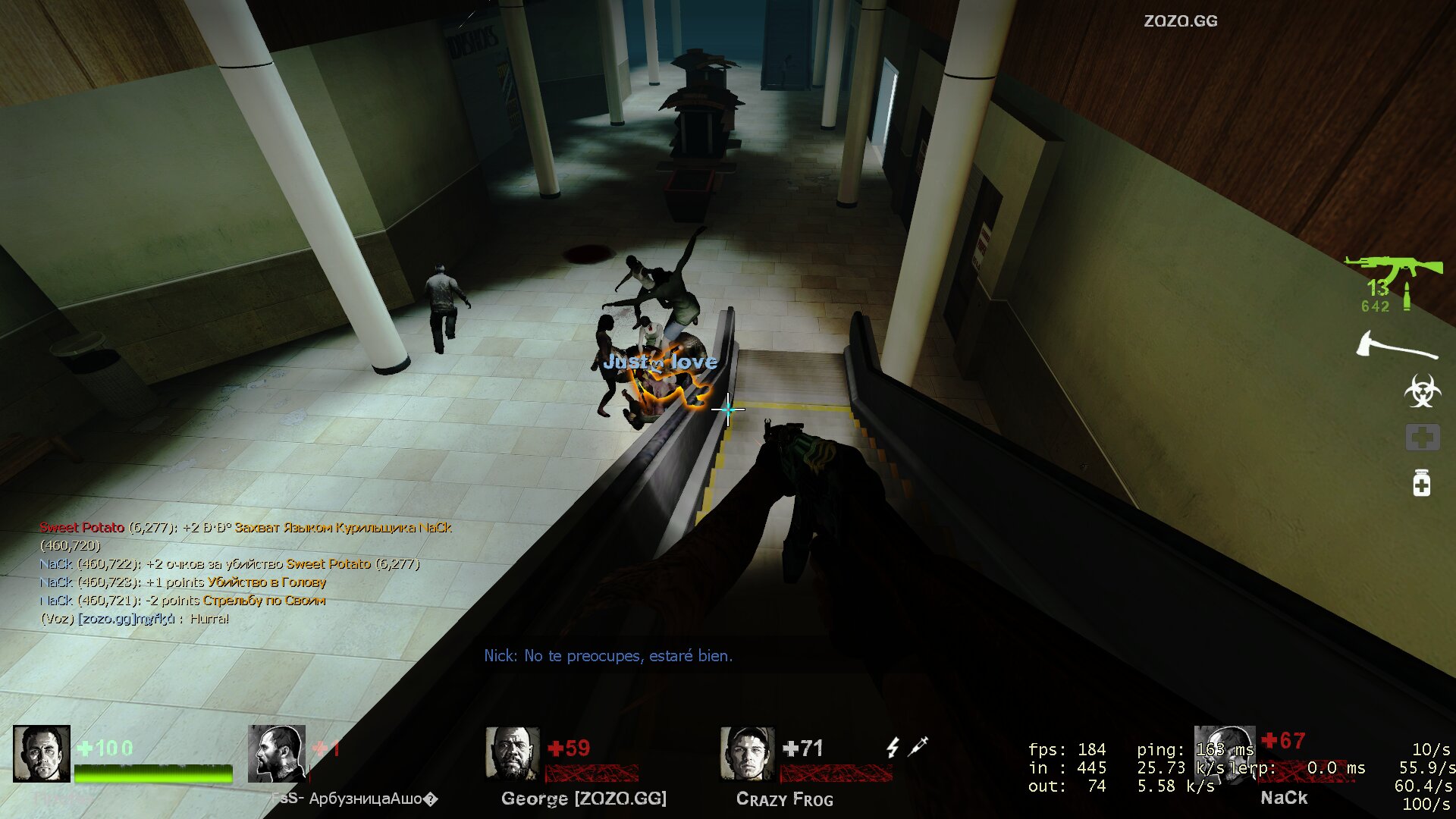Click NaCk's teammate portrait
The image size is (1456, 819).
pyautogui.click(x=1224, y=752)
